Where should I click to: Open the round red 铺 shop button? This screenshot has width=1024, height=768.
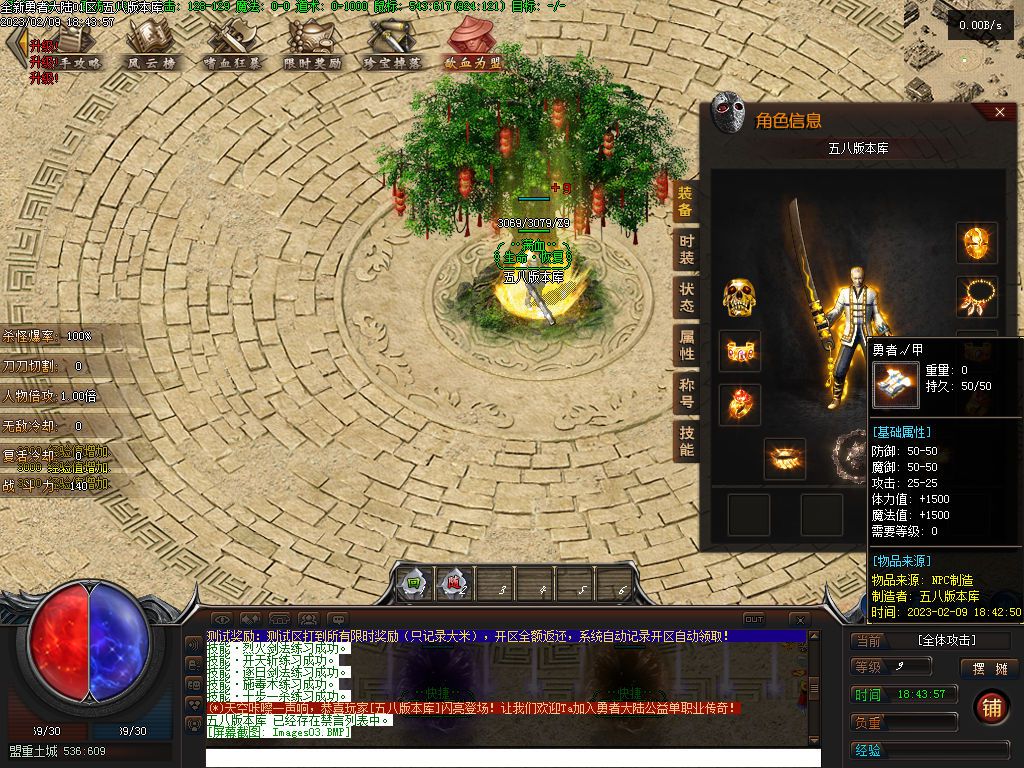[x=992, y=707]
